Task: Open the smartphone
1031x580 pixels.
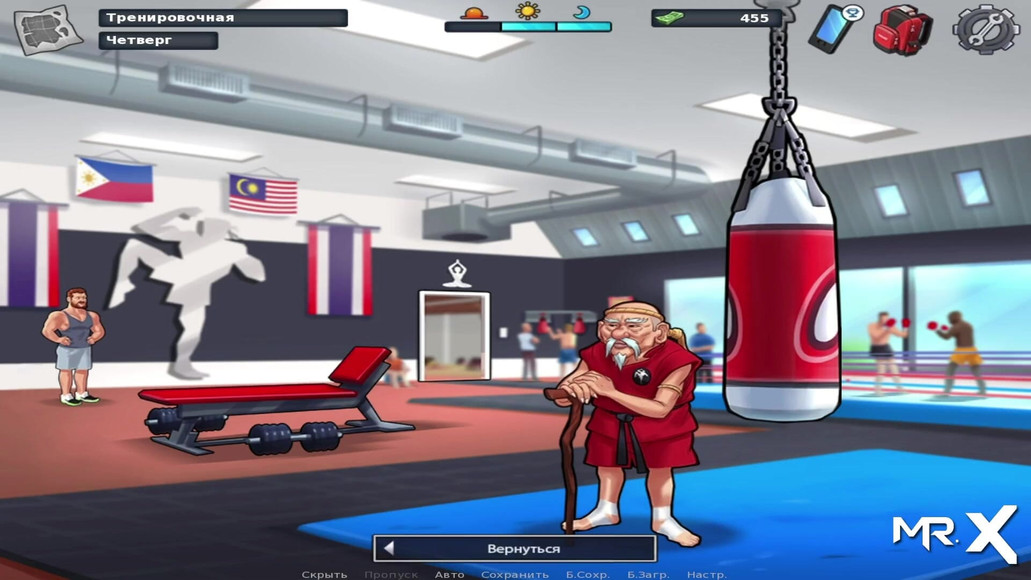Action: tap(833, 27)
